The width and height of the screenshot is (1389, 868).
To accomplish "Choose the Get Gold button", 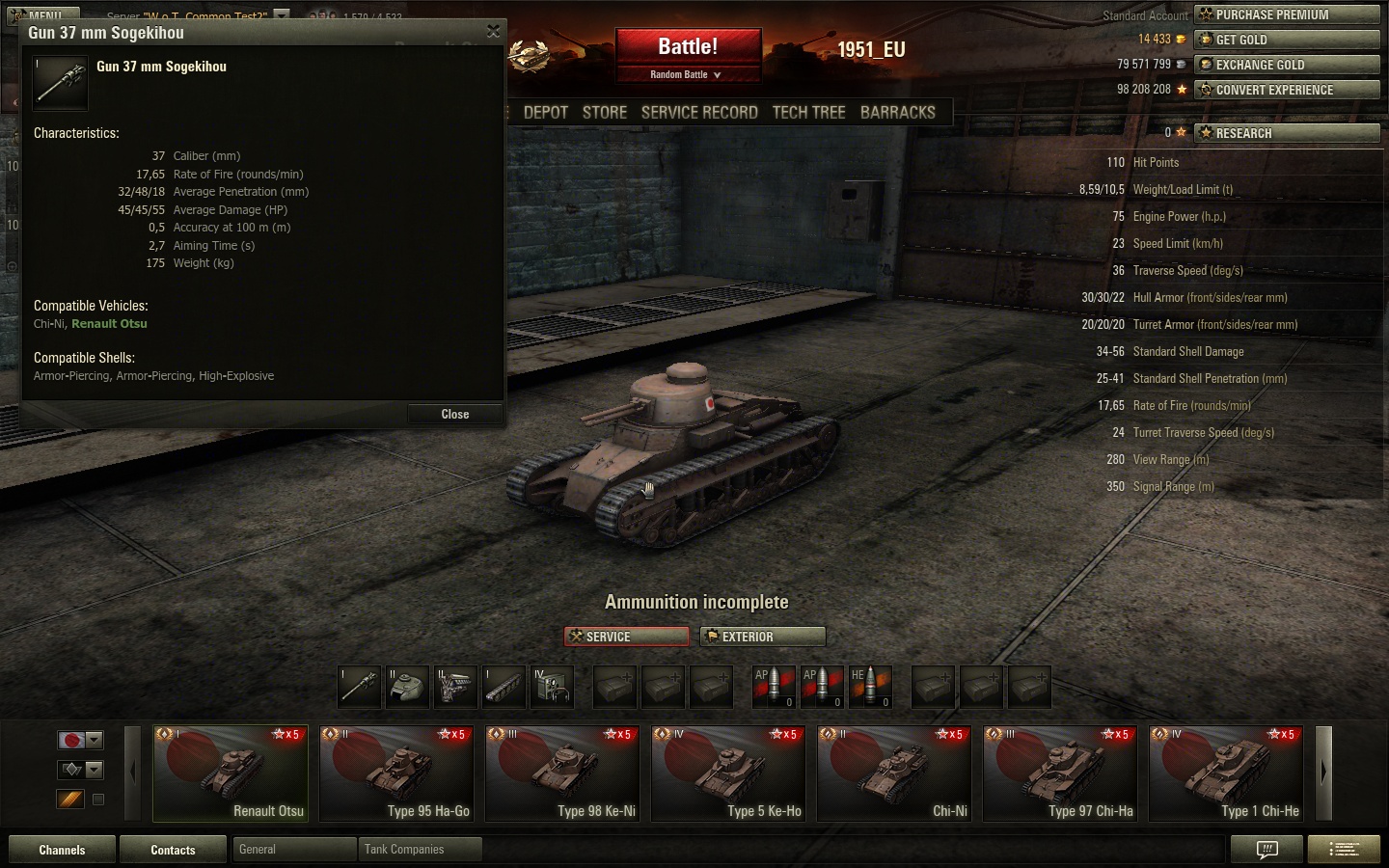I will pyautogui.click(x=1287, y=40).
